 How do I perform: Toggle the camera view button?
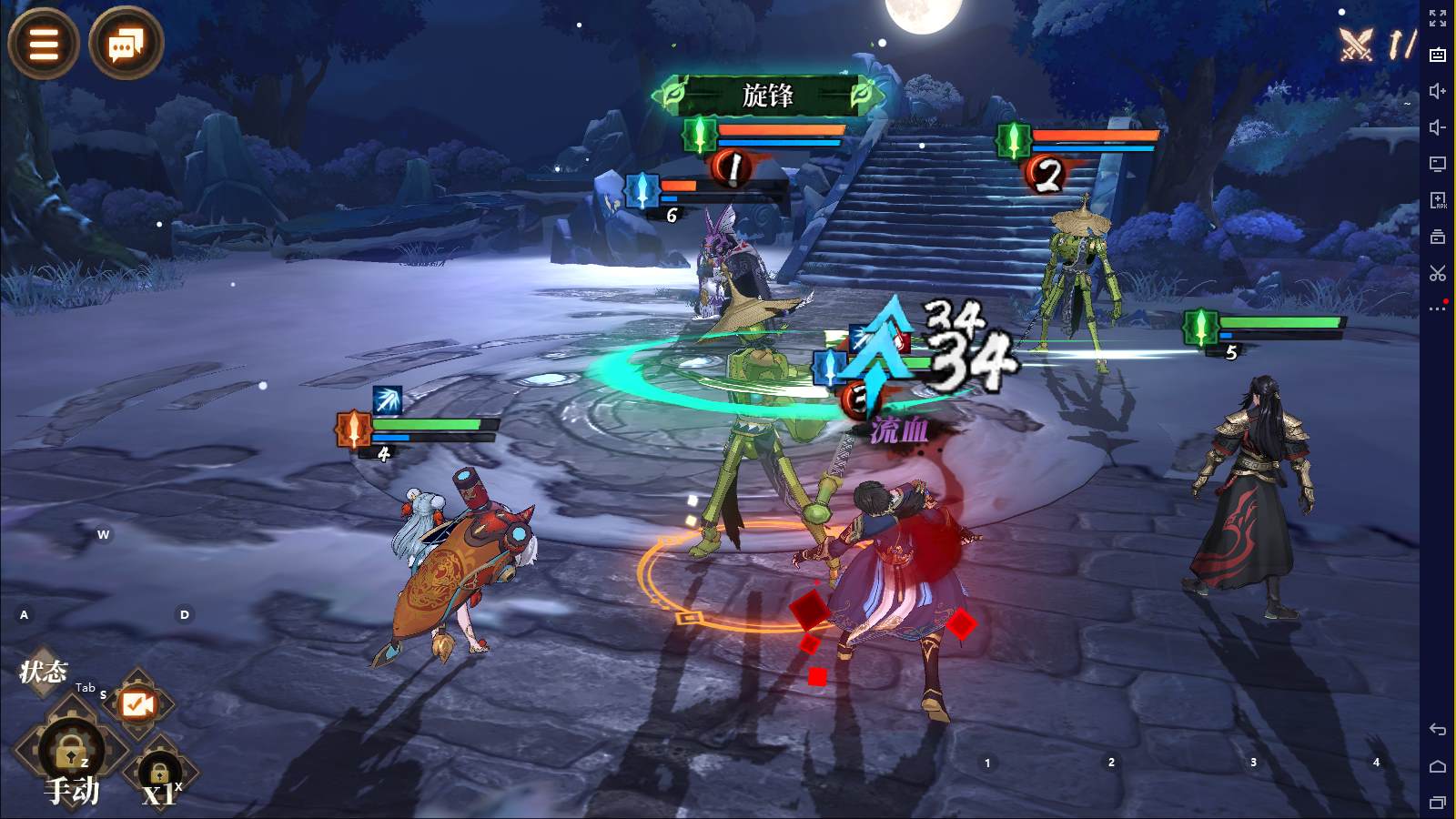pos(137,703)
